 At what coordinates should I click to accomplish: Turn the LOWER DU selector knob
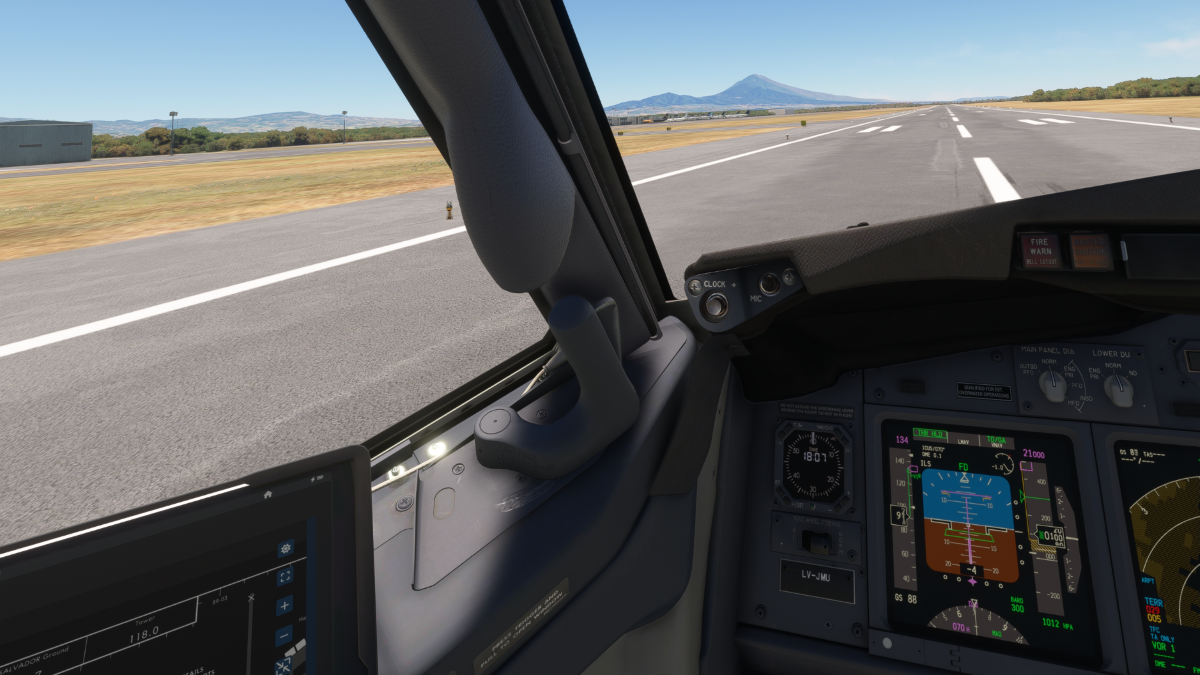coord(1118,388)
